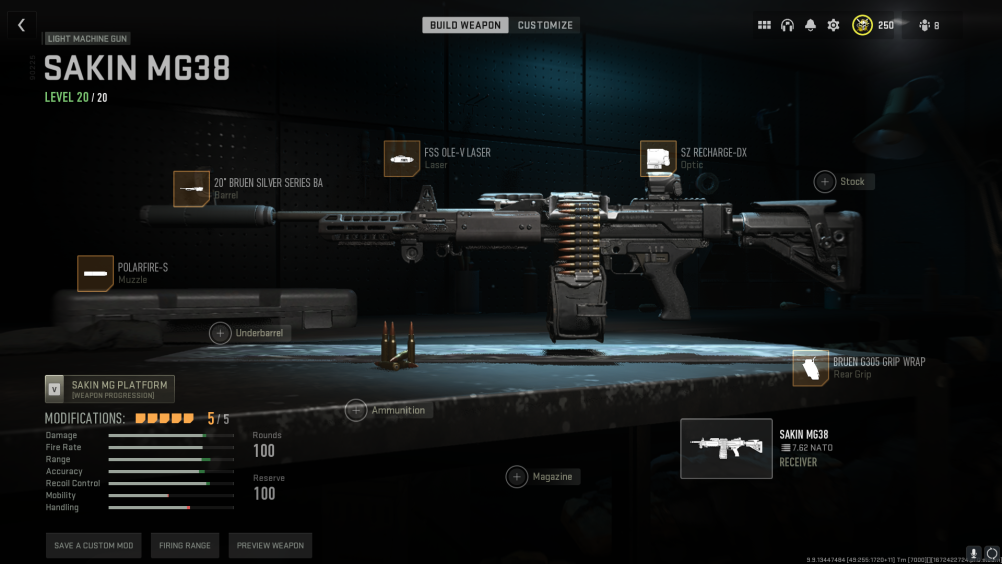Show notifications via the bell icon
Viewport: 1002px width, 564px height.
pos(810,25)
